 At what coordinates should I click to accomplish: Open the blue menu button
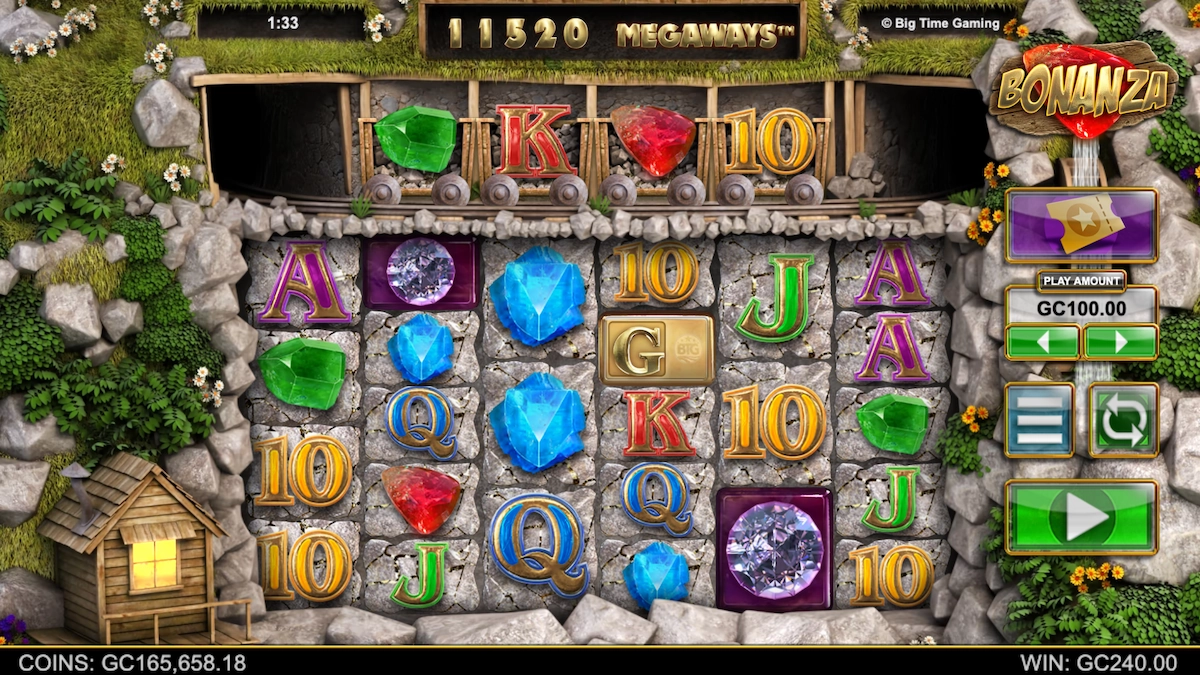click(1039, 420)
